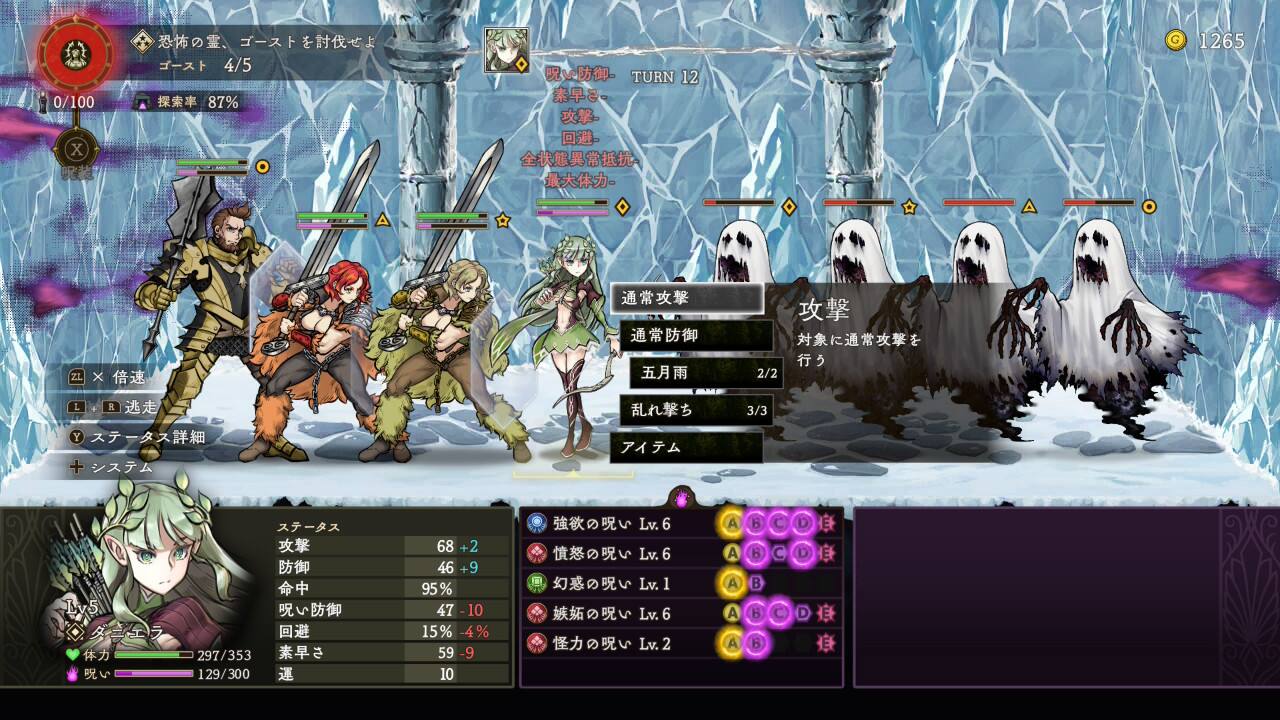This screenshot has width=1280, height=720.
Task: Click ダニエラ's character portrait panel
Action: (x=150, y=590)
